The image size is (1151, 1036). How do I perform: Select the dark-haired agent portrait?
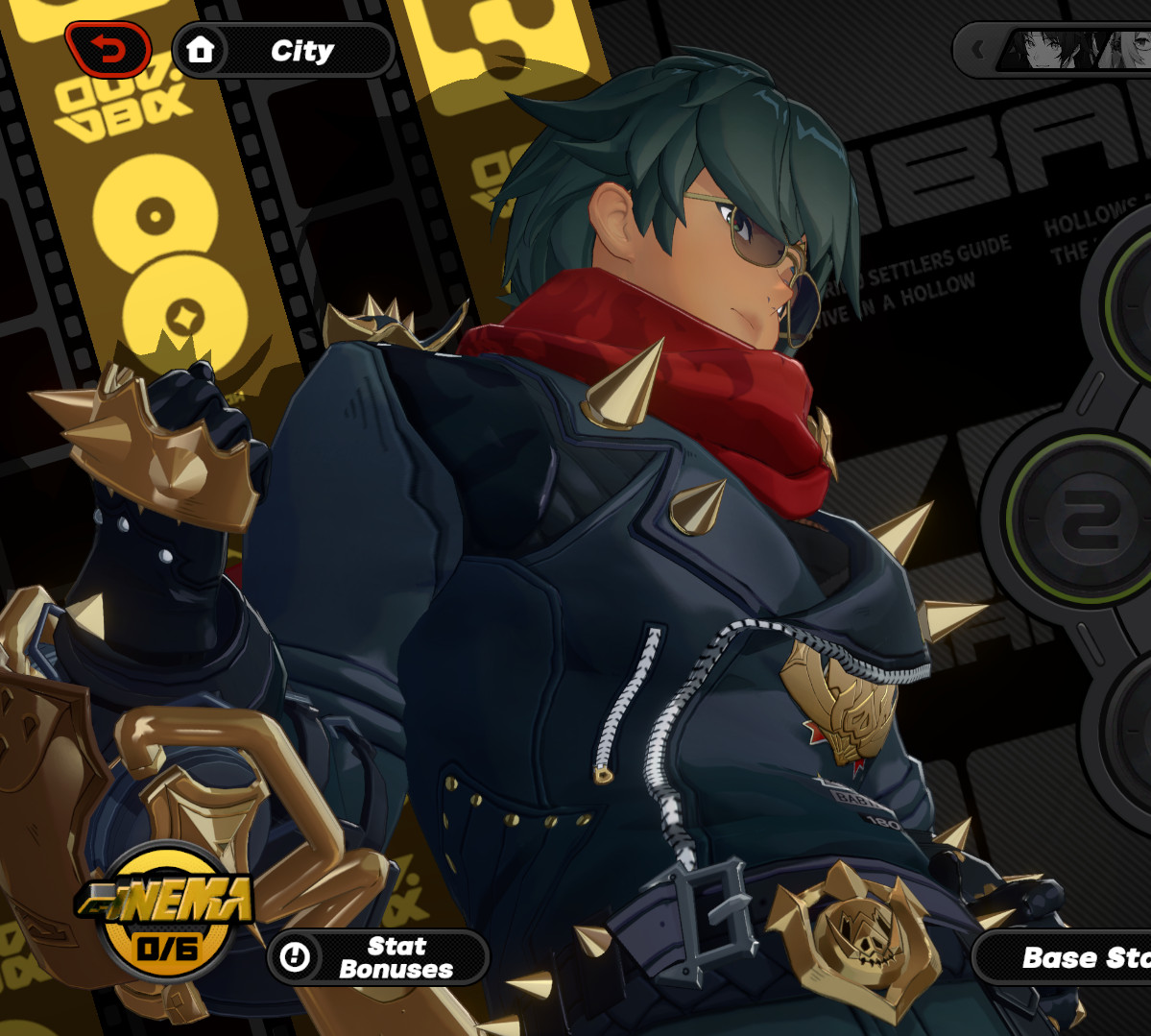[1050, 49]
